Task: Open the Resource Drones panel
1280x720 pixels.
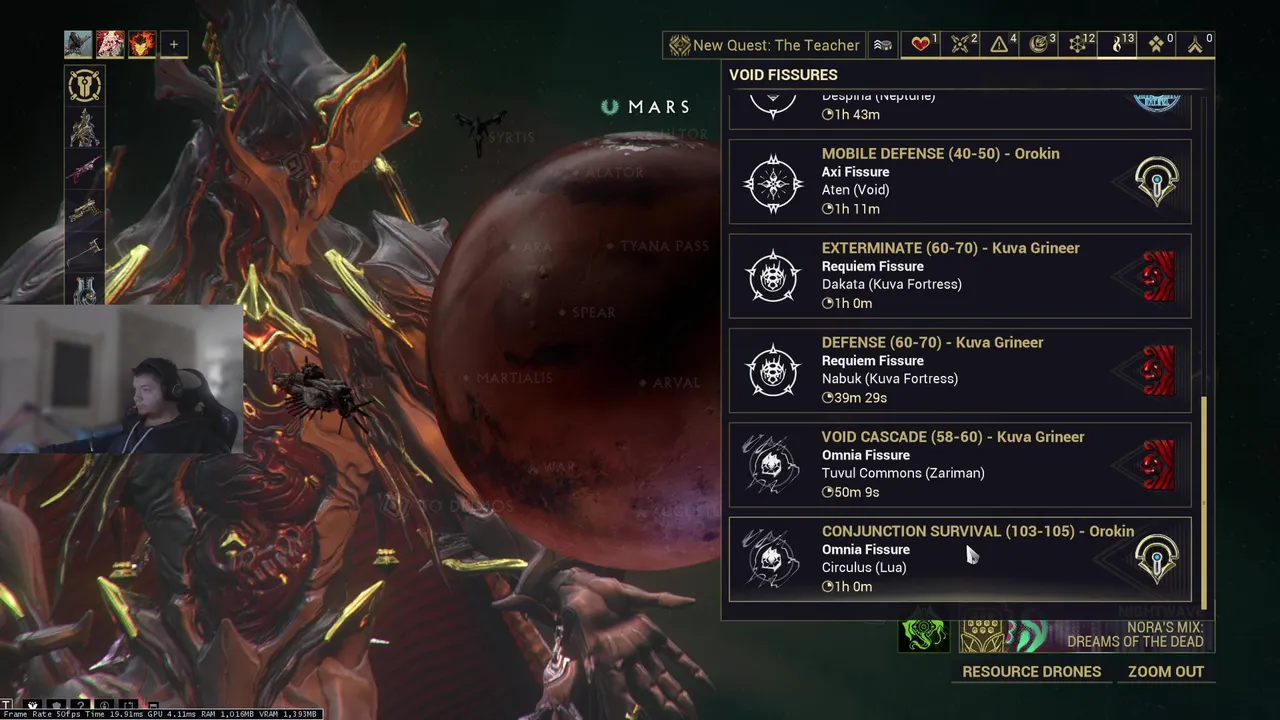Action: (x=1031, y=672)
